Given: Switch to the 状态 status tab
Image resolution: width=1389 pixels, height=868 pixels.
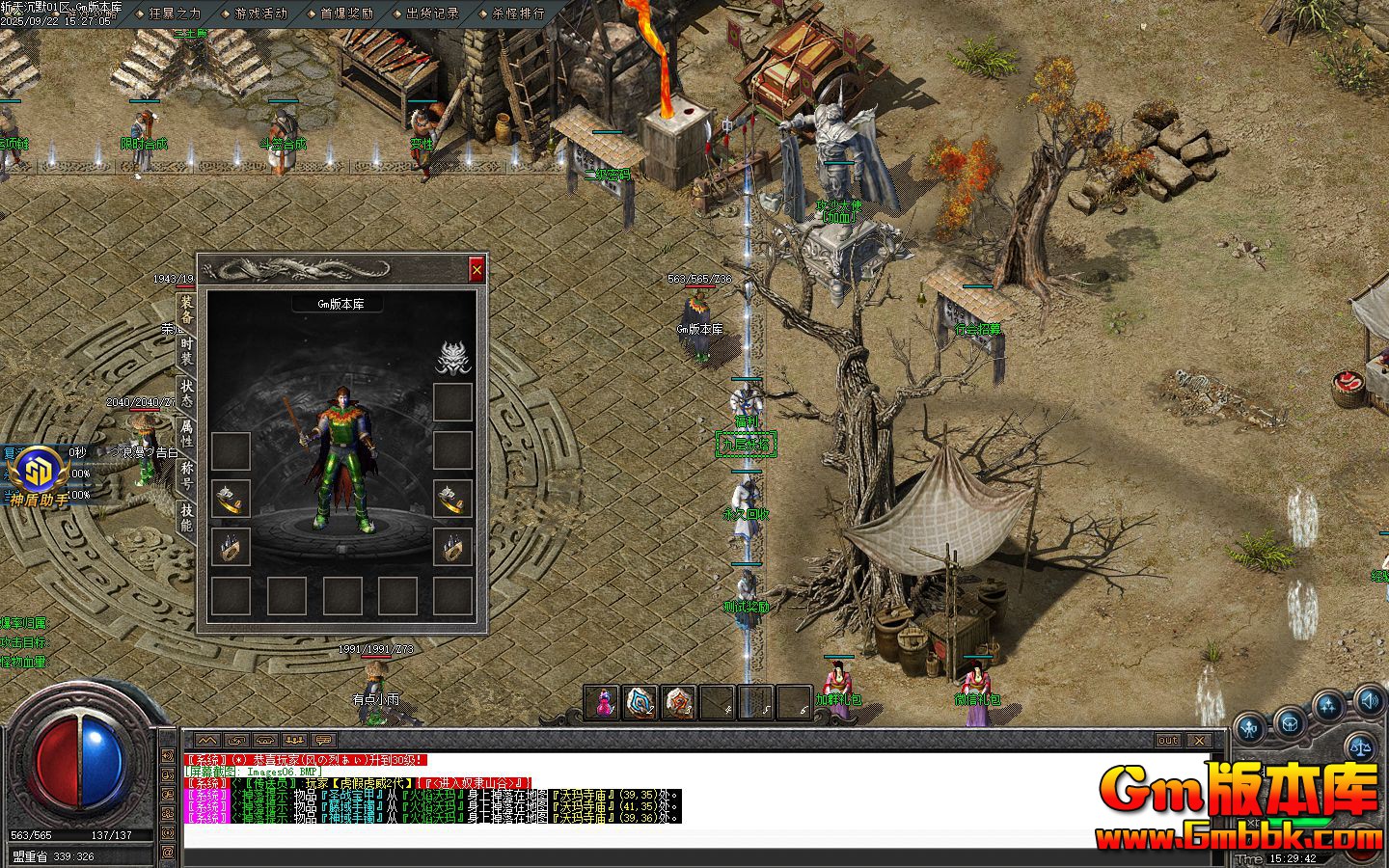Looking at the screenshot, I should pyautogui.click(x=186, y=393).
